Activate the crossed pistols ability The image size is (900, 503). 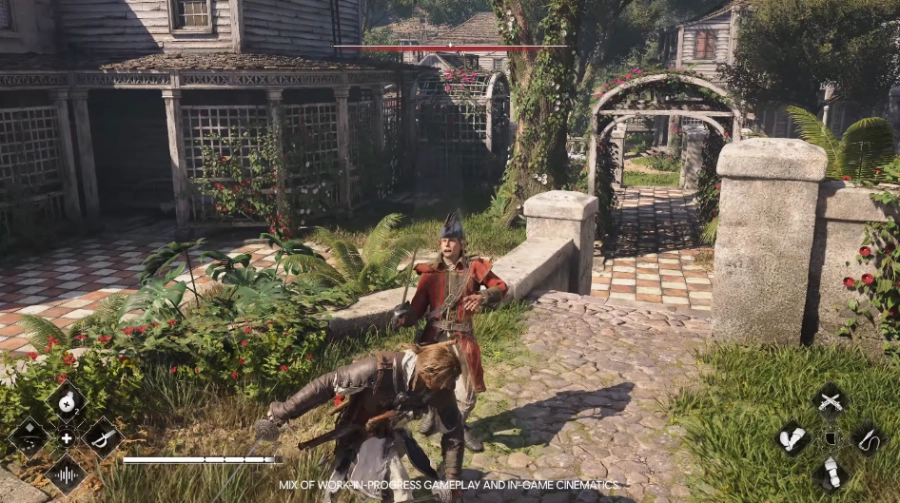coord(830,401)
